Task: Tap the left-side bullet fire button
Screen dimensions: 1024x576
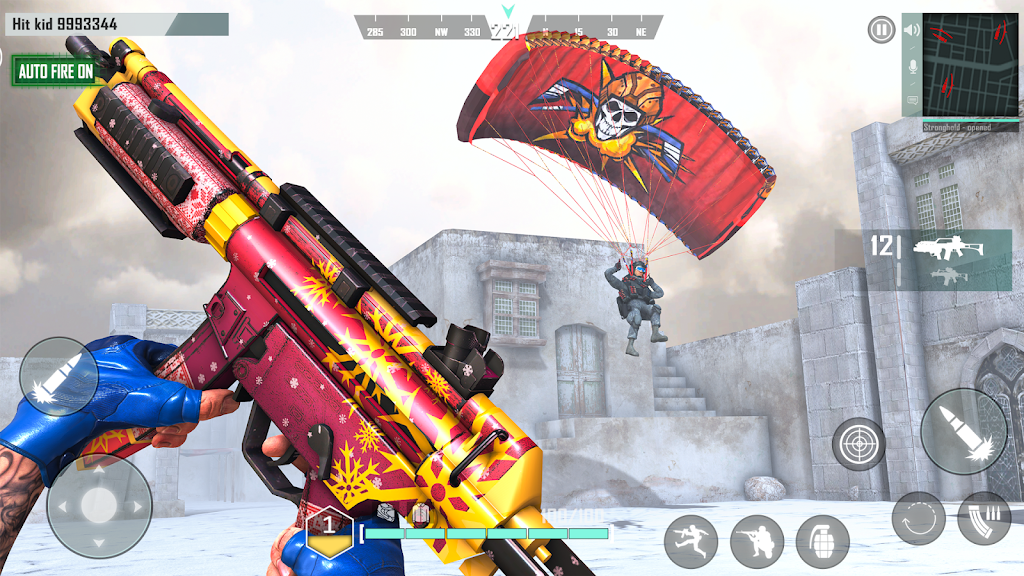Action: coord(58,377)
